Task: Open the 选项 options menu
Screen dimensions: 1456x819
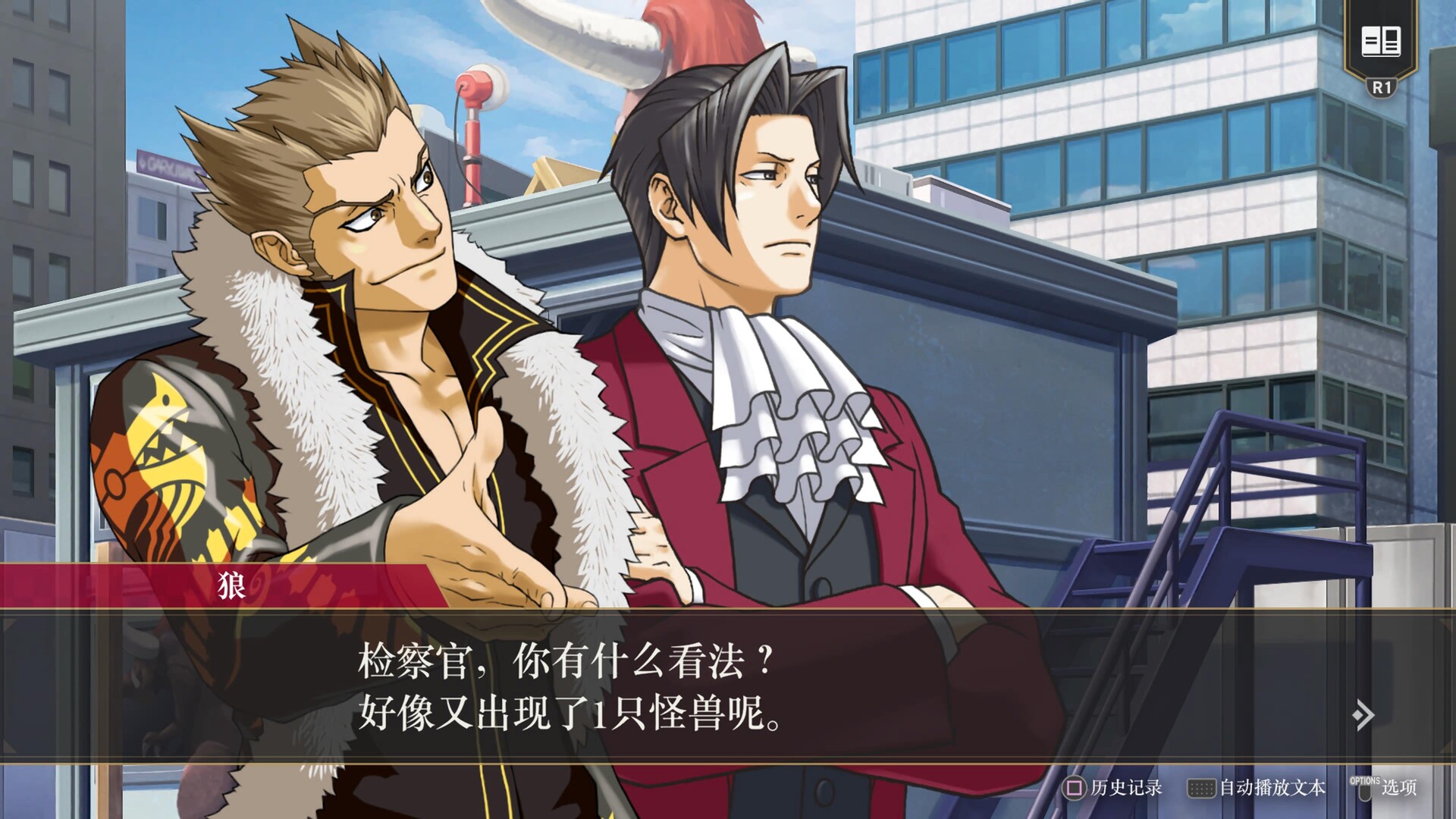Action: pos(1384,788)
